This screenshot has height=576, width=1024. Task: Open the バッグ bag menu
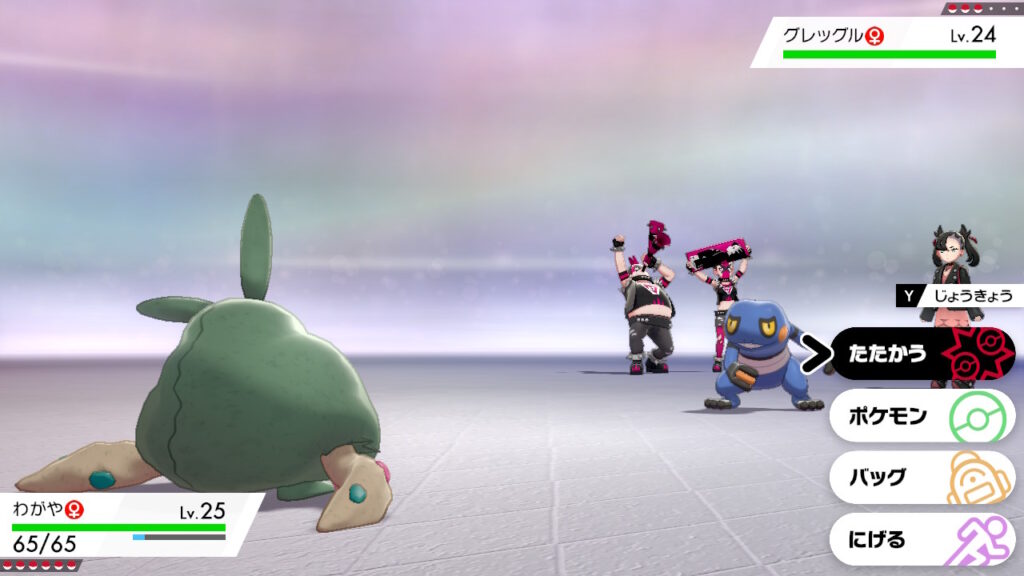pyautogui.click(x=920, y=478)
